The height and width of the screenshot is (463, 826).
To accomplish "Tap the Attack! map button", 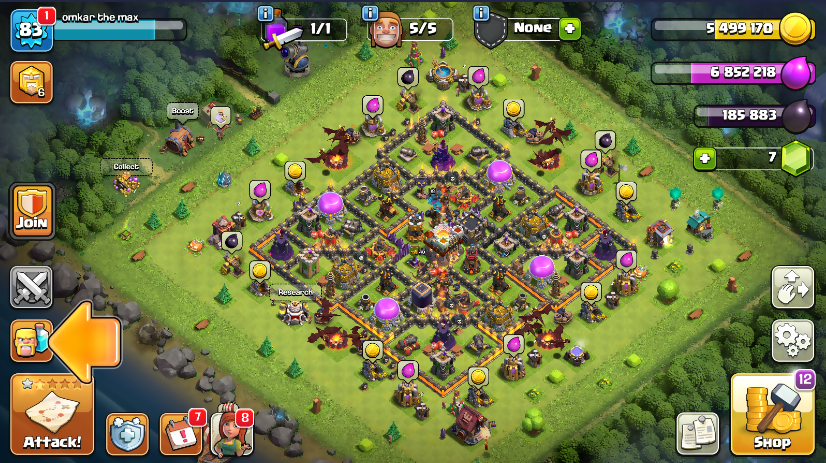I will click(52, 415).
